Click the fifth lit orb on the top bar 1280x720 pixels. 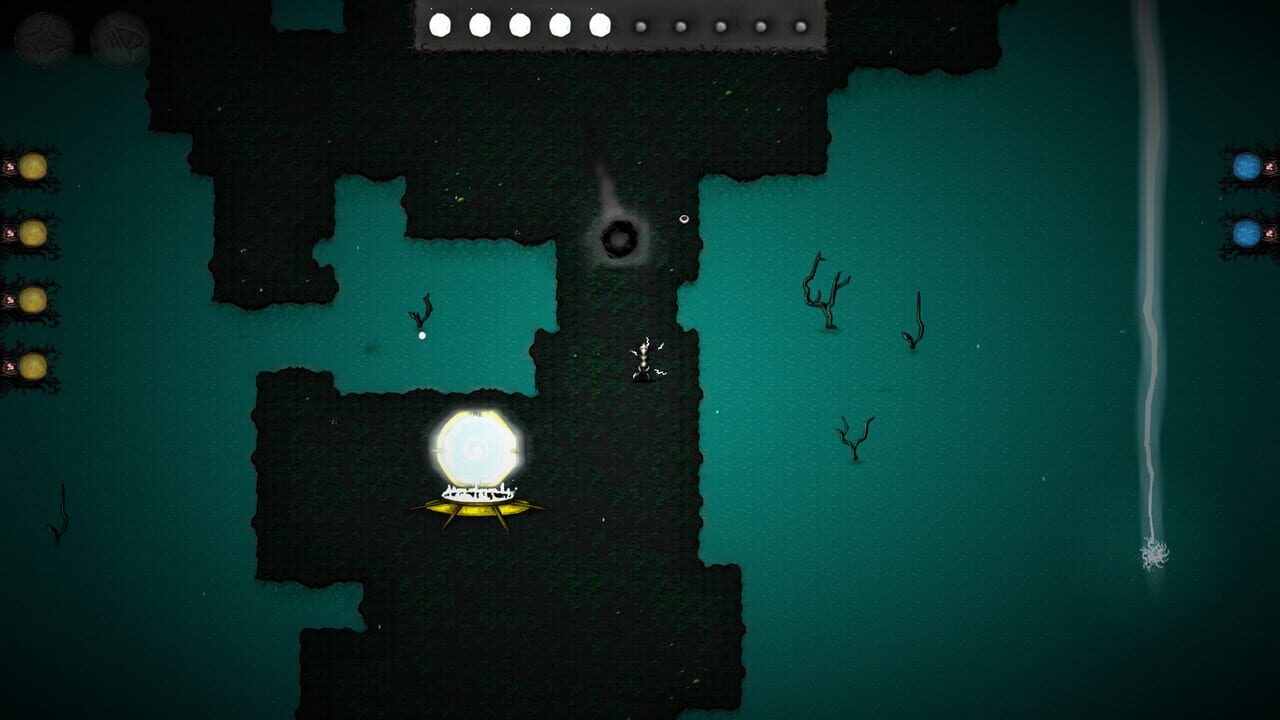(x=599, y=24)
